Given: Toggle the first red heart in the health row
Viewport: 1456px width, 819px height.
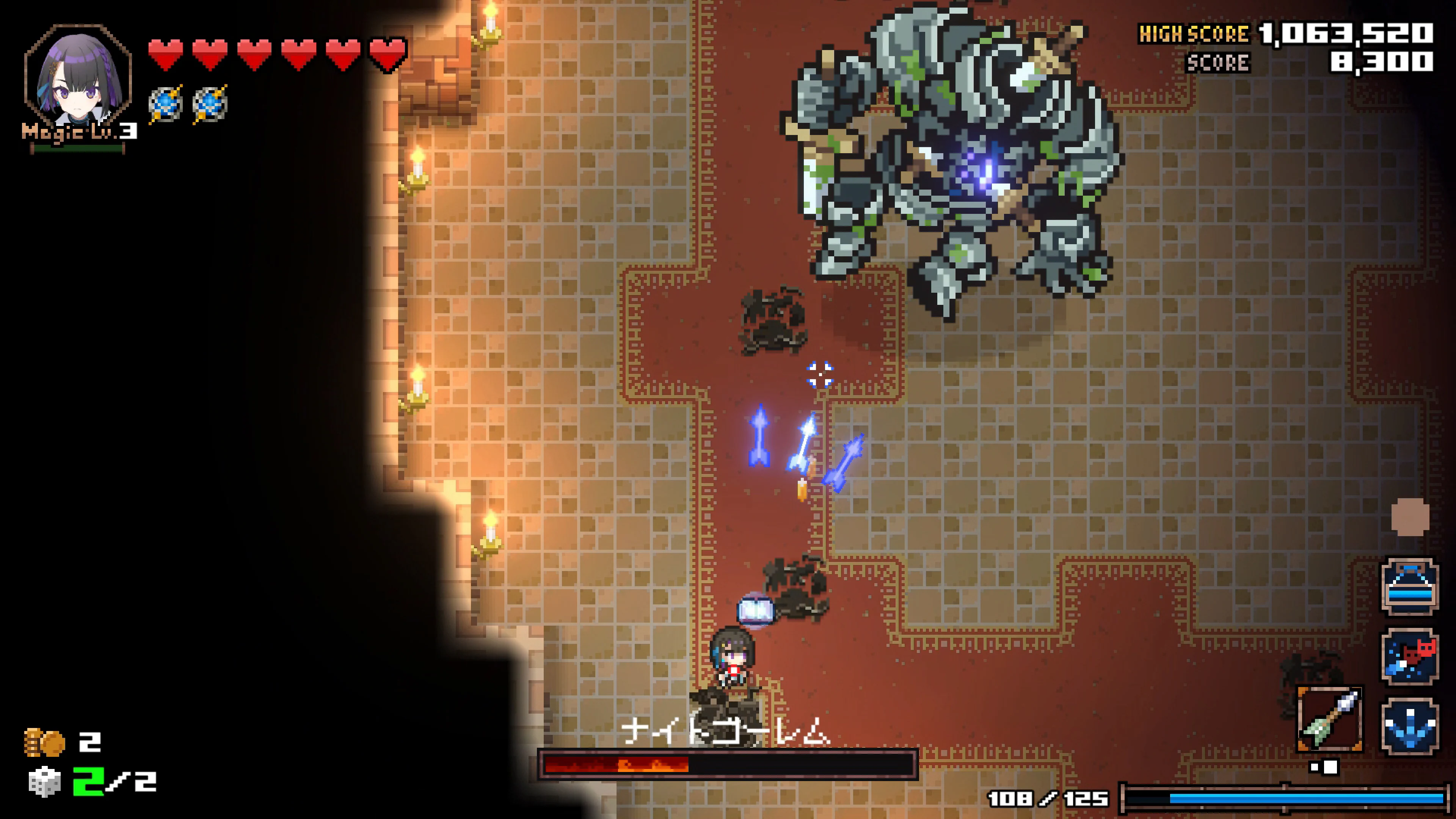Looking at the screenshot, I should coord(165,54).
